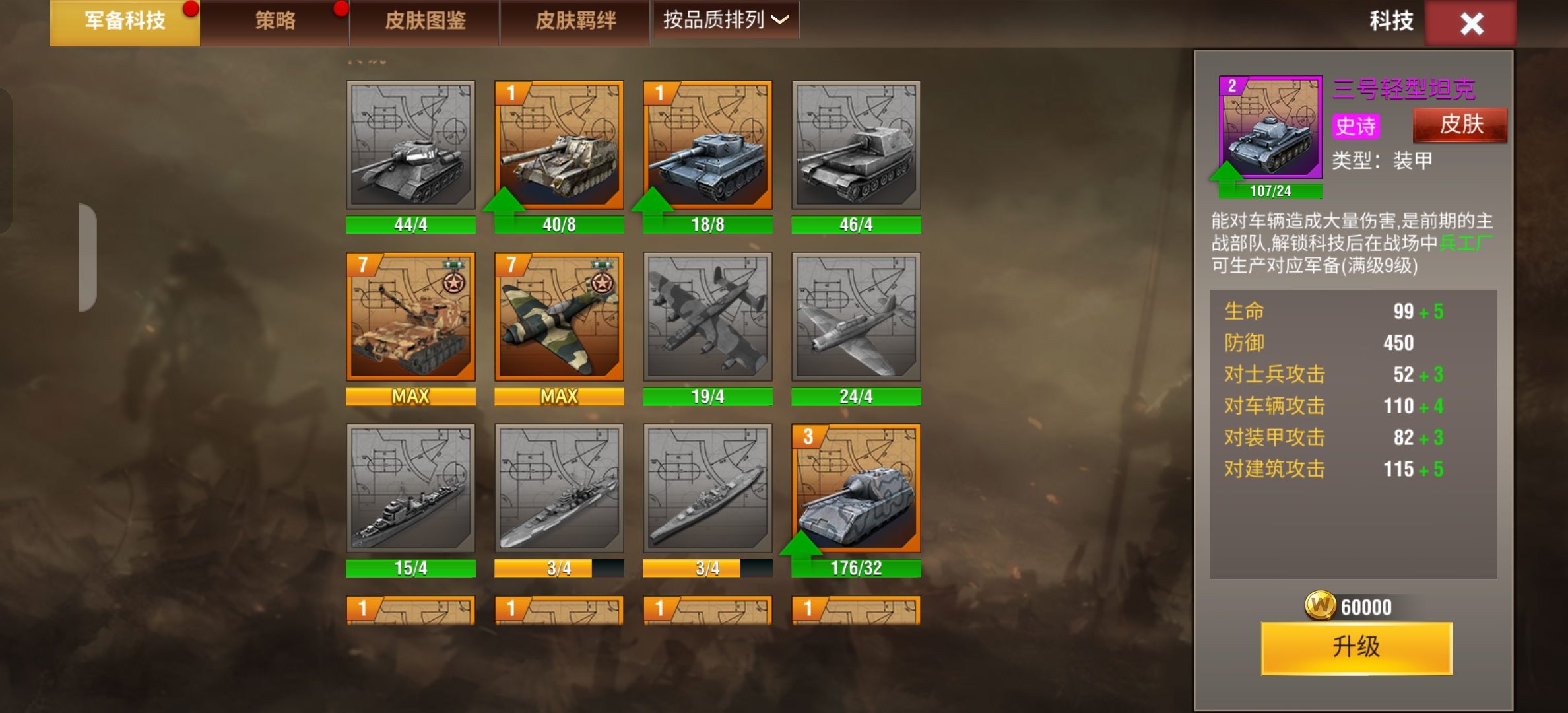Image resolution: width=1568 pixels, height=713 pixels.
Task: Open the 按品质排列 sort dropdown
Action: click(x=725, y=20)
